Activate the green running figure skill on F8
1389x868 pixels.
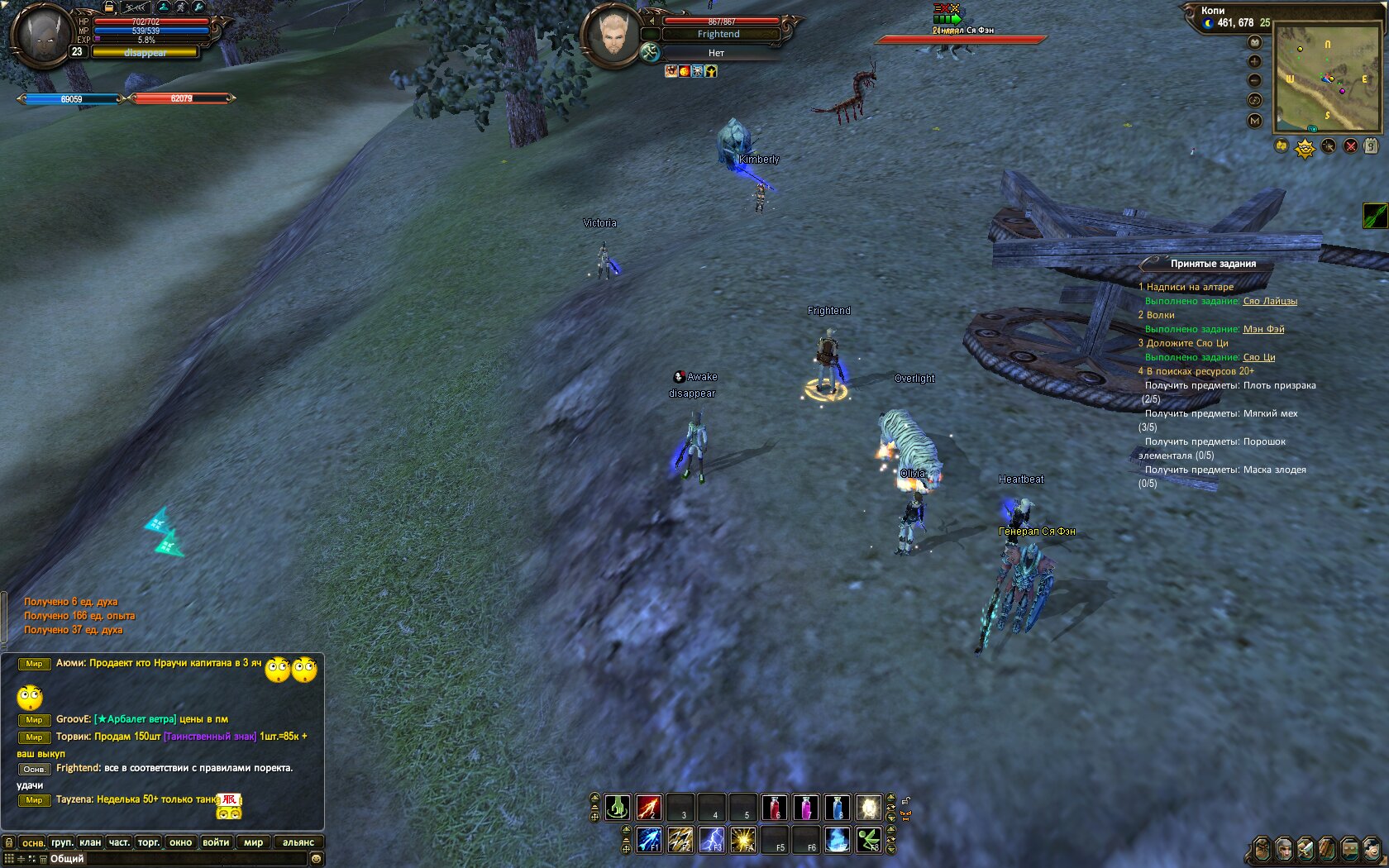click(868, 840)
